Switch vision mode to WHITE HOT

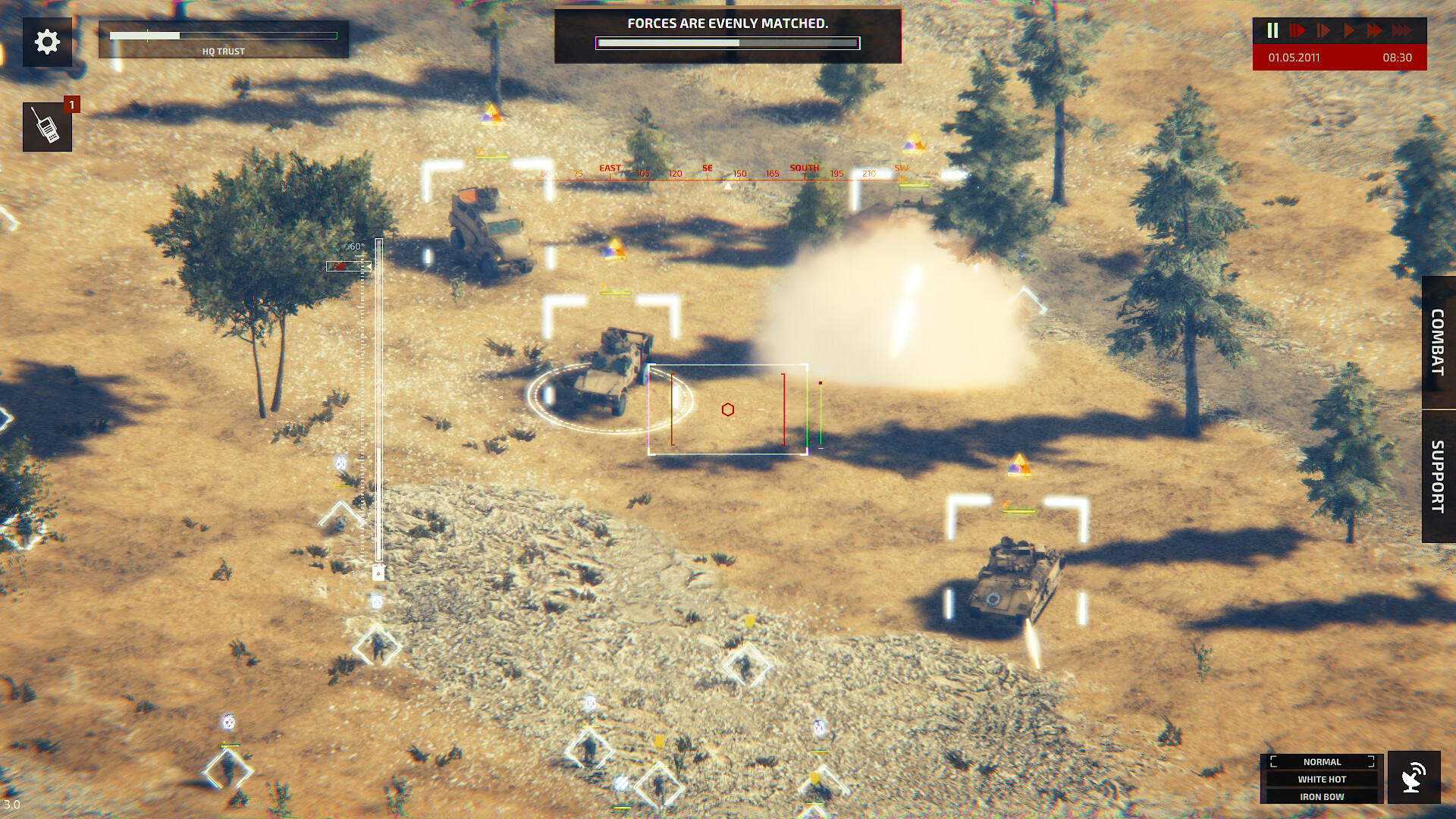pos(1321,779)
